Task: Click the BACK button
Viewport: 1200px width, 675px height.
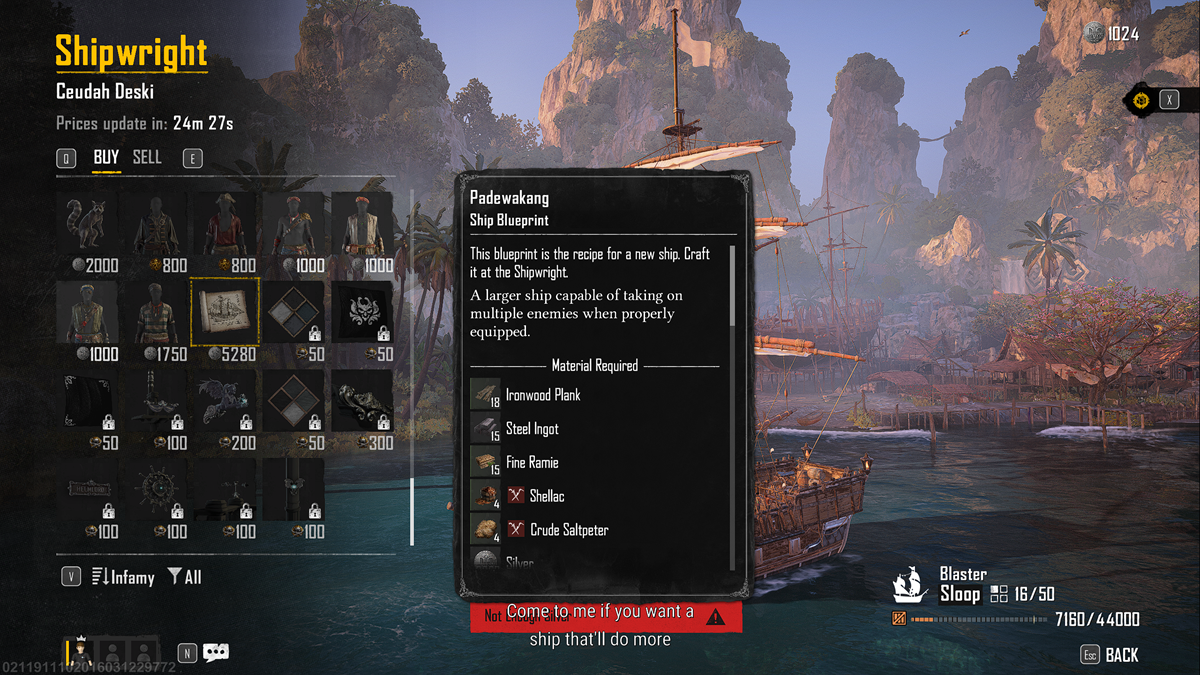Action: [x=1121, y=655]
